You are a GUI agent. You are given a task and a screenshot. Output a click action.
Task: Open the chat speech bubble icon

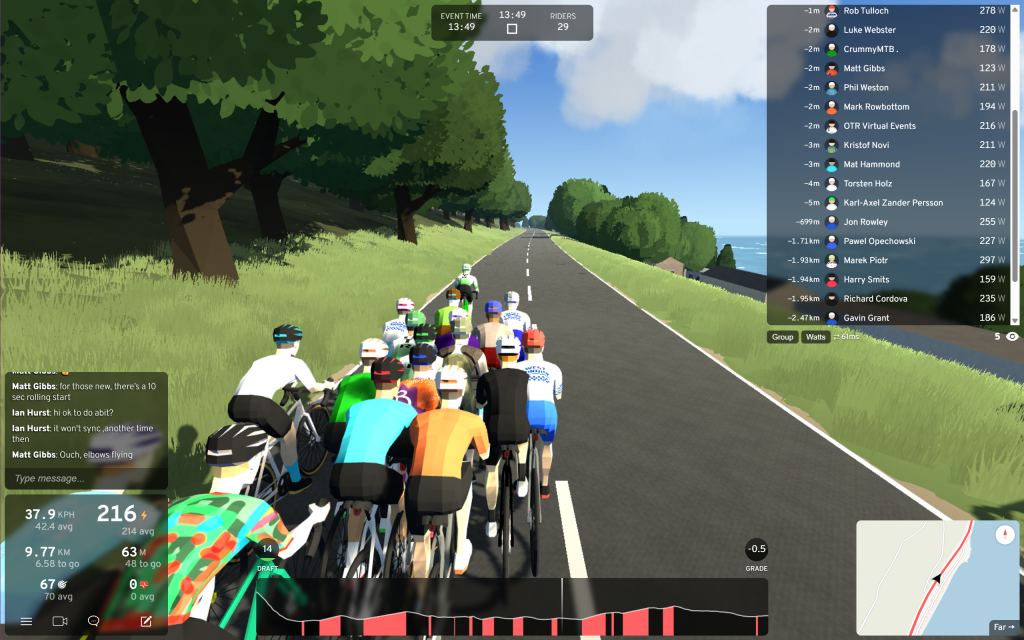[93, 621]
